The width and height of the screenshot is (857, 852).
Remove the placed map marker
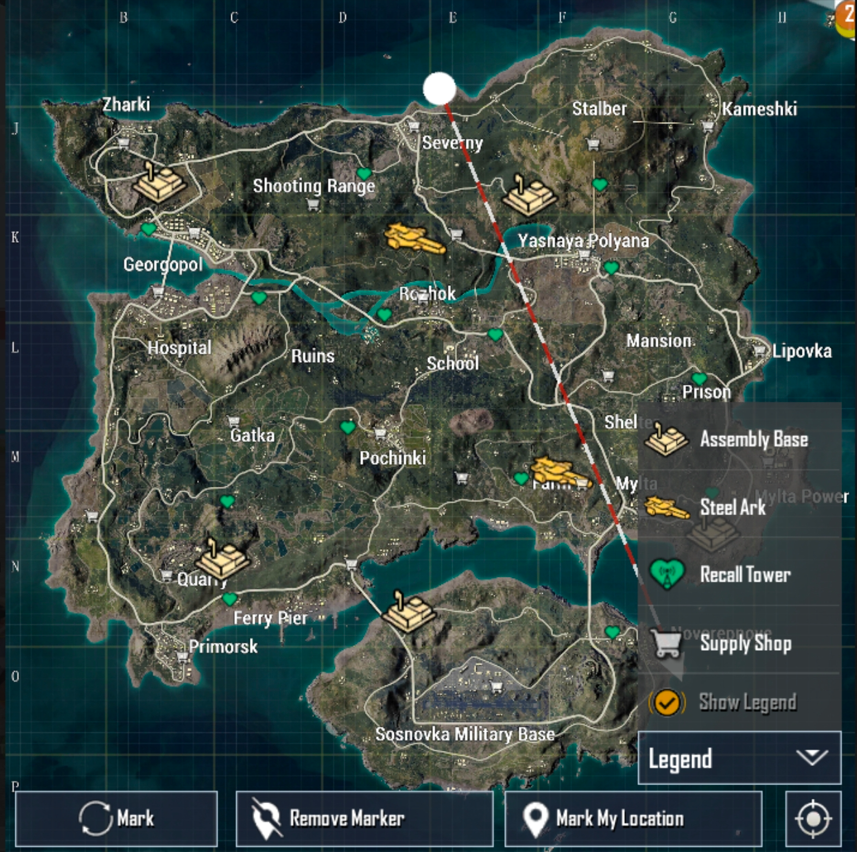tap(364, 819)
